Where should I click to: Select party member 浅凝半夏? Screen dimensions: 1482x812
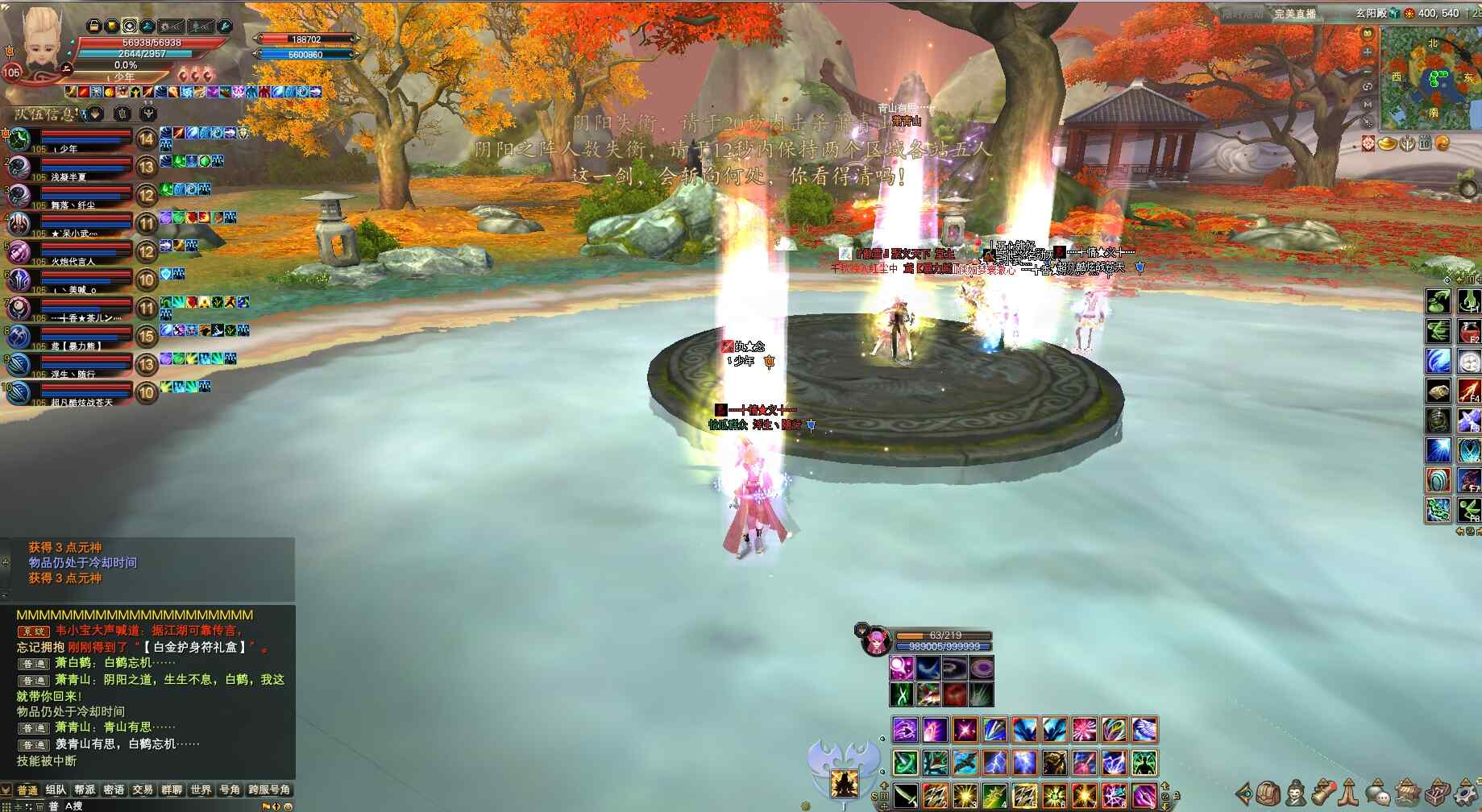click(73, 168)
